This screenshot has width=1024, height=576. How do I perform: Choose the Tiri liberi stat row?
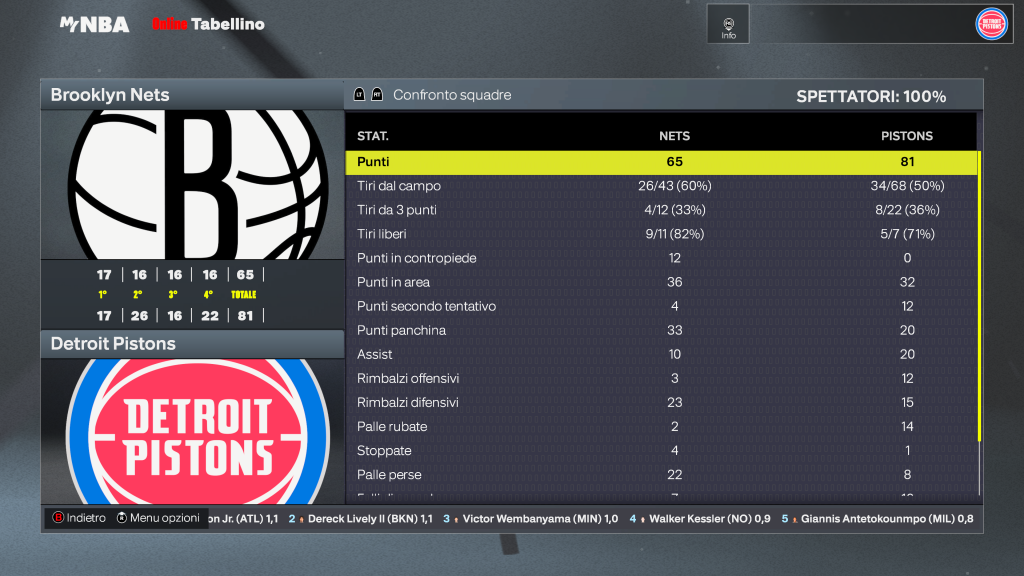(661, 234)
